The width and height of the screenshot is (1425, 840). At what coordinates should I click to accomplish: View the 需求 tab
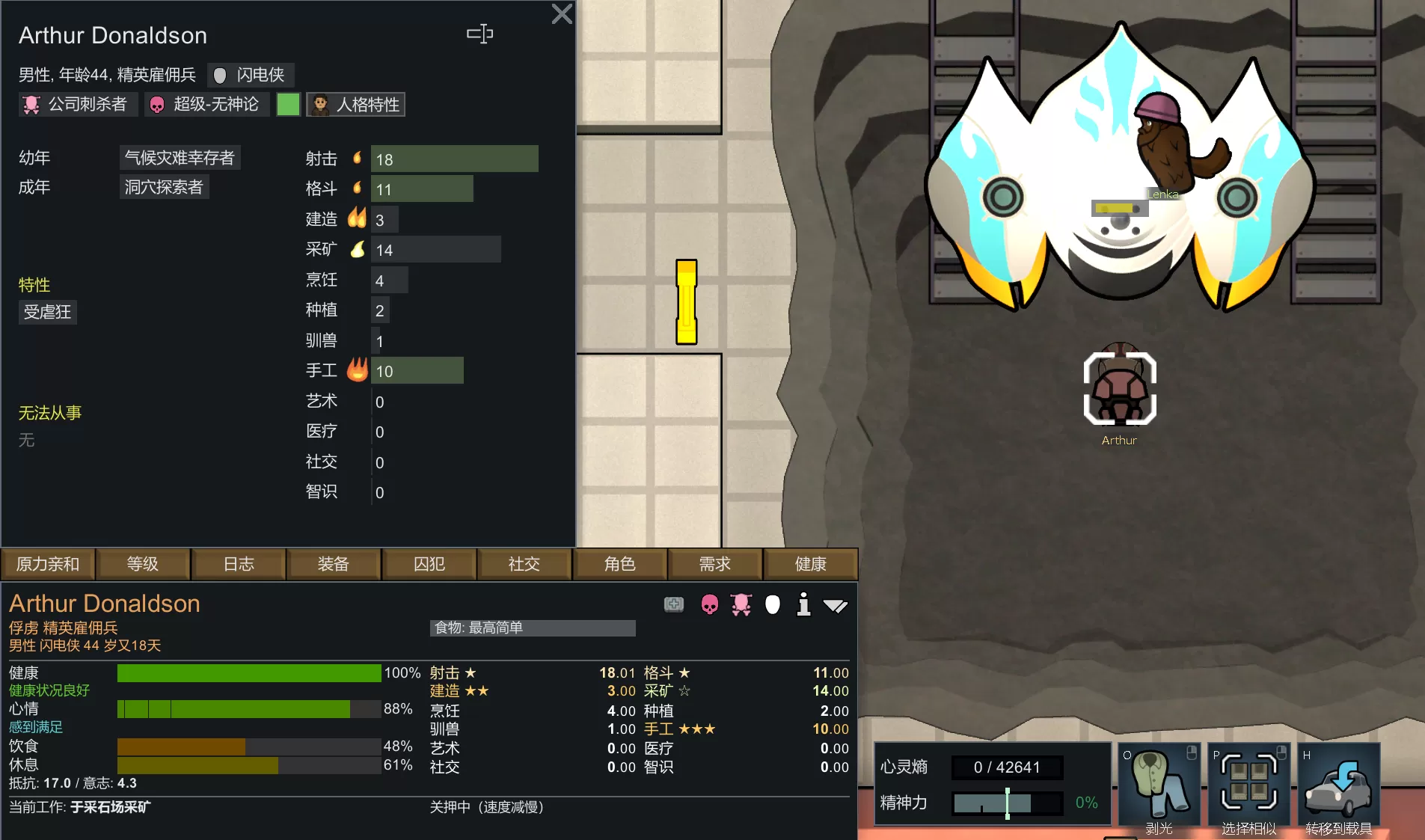click(715, 564)
